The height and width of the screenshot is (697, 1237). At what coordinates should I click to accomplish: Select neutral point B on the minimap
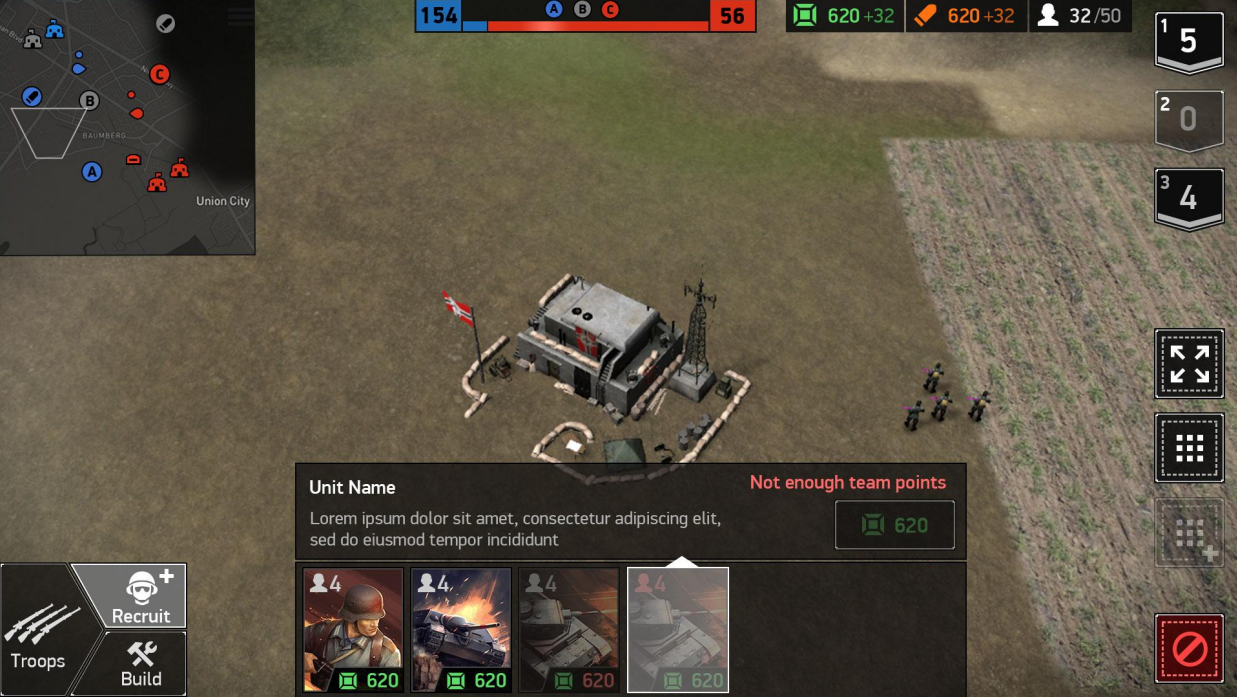coord(89,100)
